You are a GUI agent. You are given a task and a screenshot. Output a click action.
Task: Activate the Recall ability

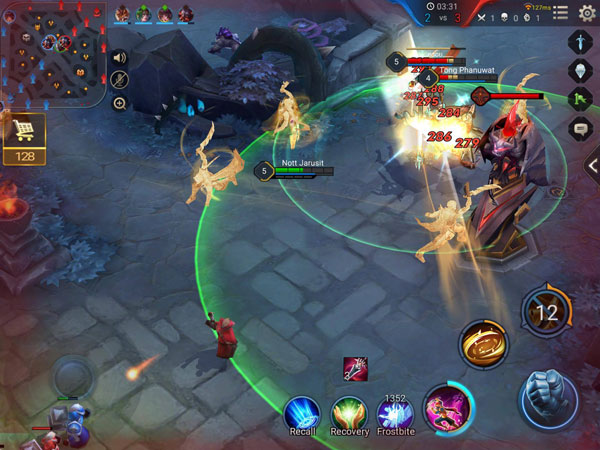coord(301,412)
